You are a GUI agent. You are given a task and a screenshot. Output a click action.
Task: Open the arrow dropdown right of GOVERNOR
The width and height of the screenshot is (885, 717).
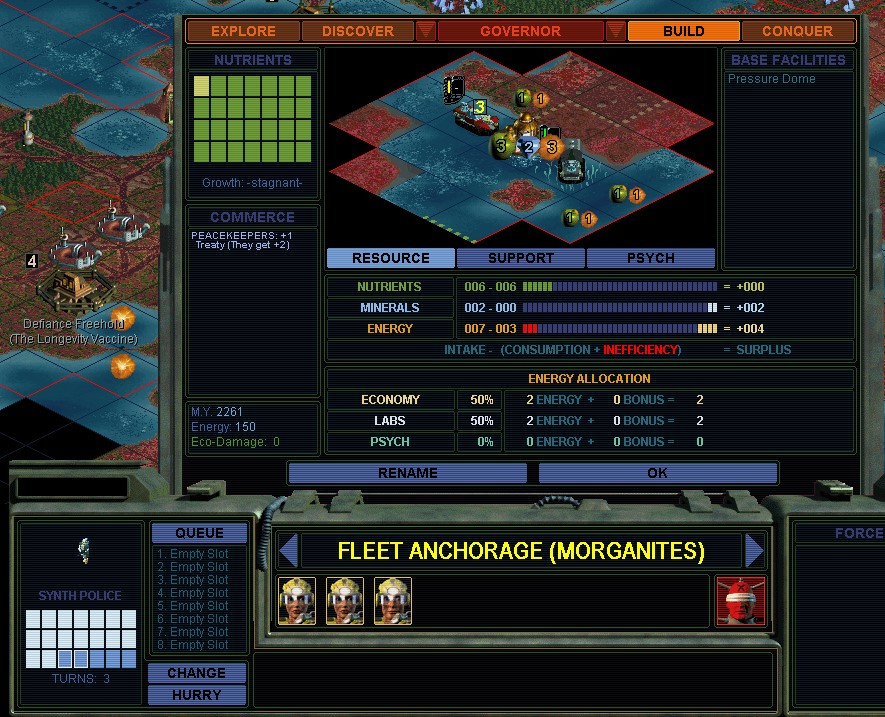coord(615,31)
